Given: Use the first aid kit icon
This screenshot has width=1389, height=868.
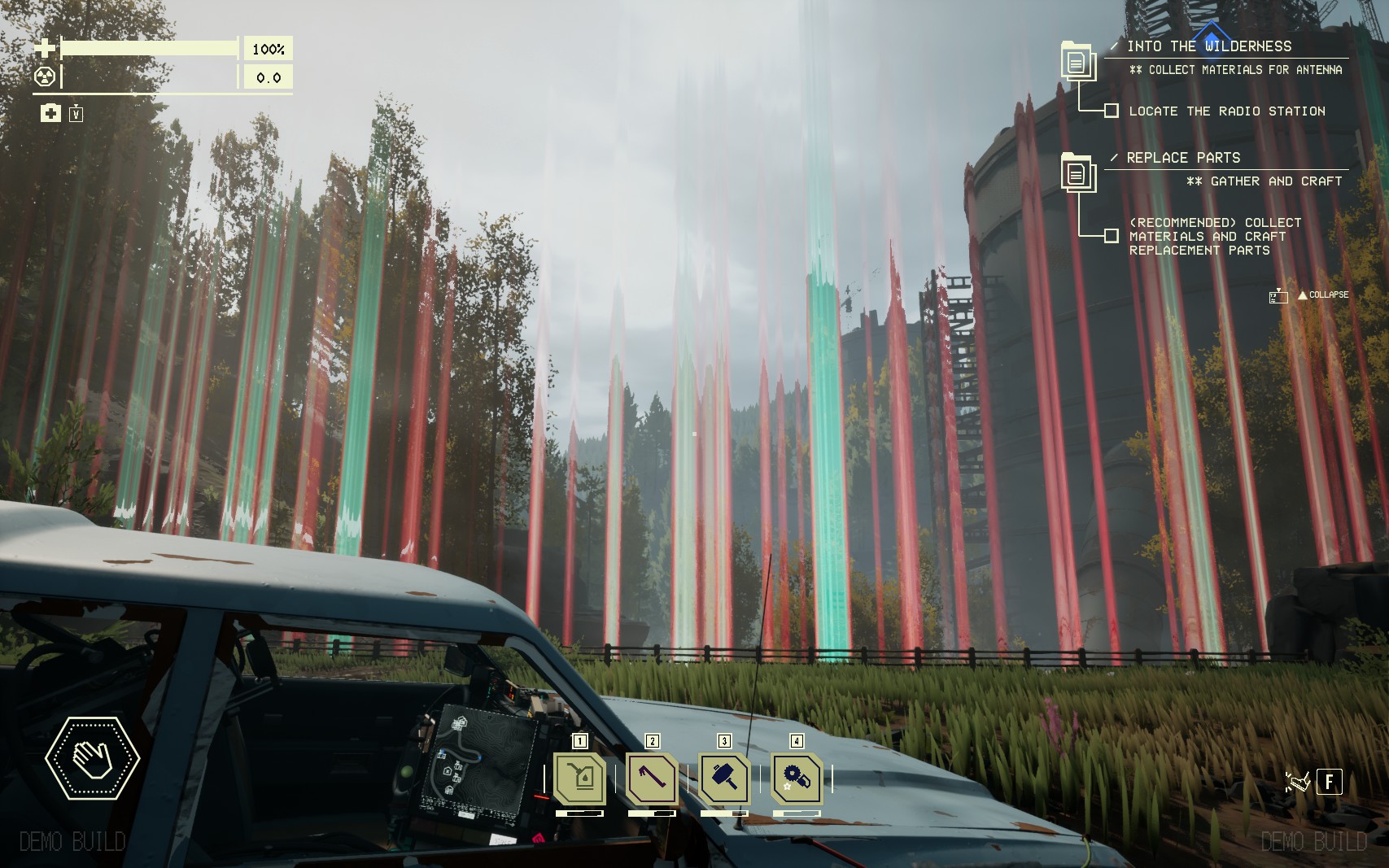Looking at the screenshot, I should point(50,113).
